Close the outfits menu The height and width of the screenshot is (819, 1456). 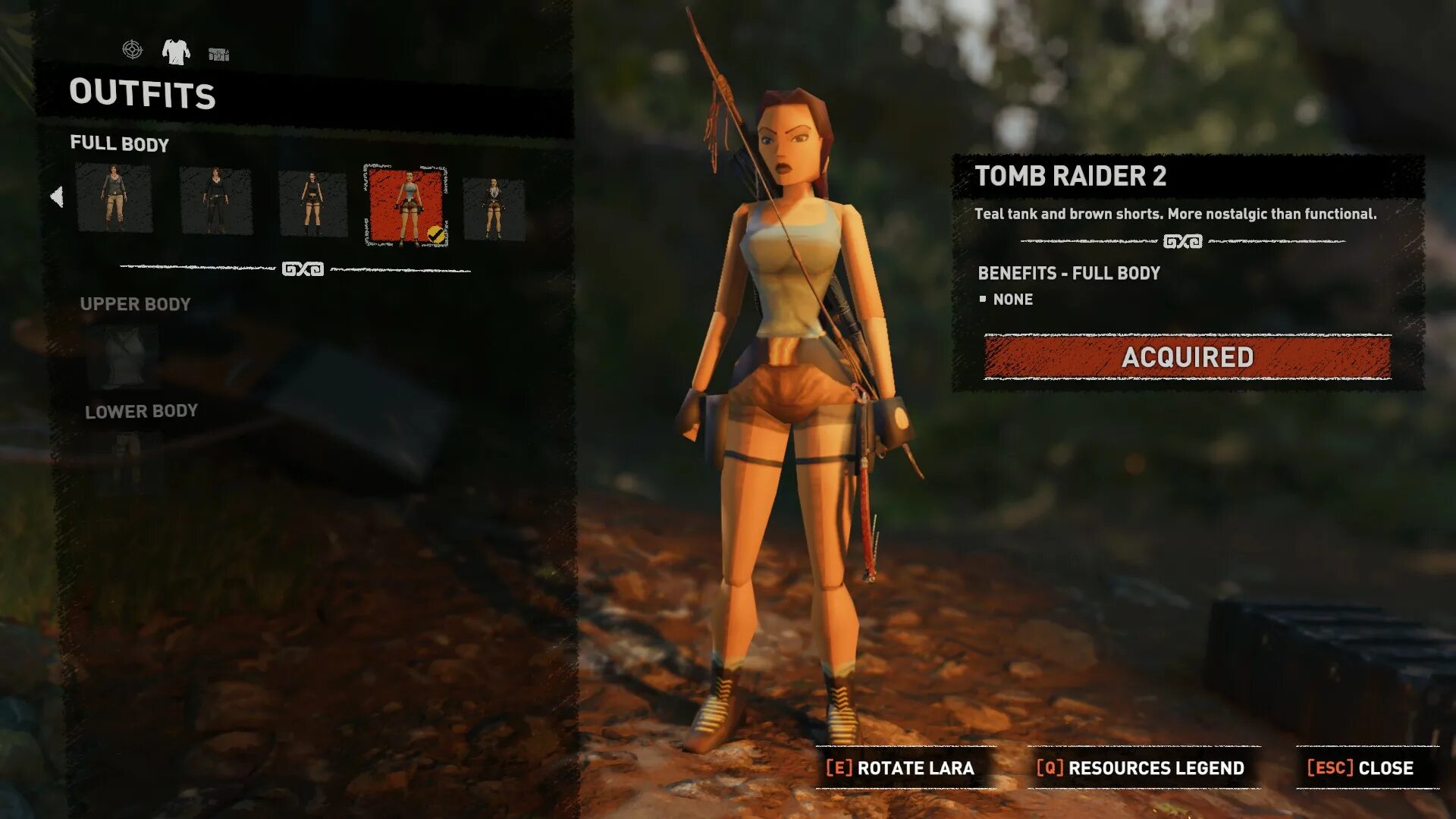click(1360, 768)
